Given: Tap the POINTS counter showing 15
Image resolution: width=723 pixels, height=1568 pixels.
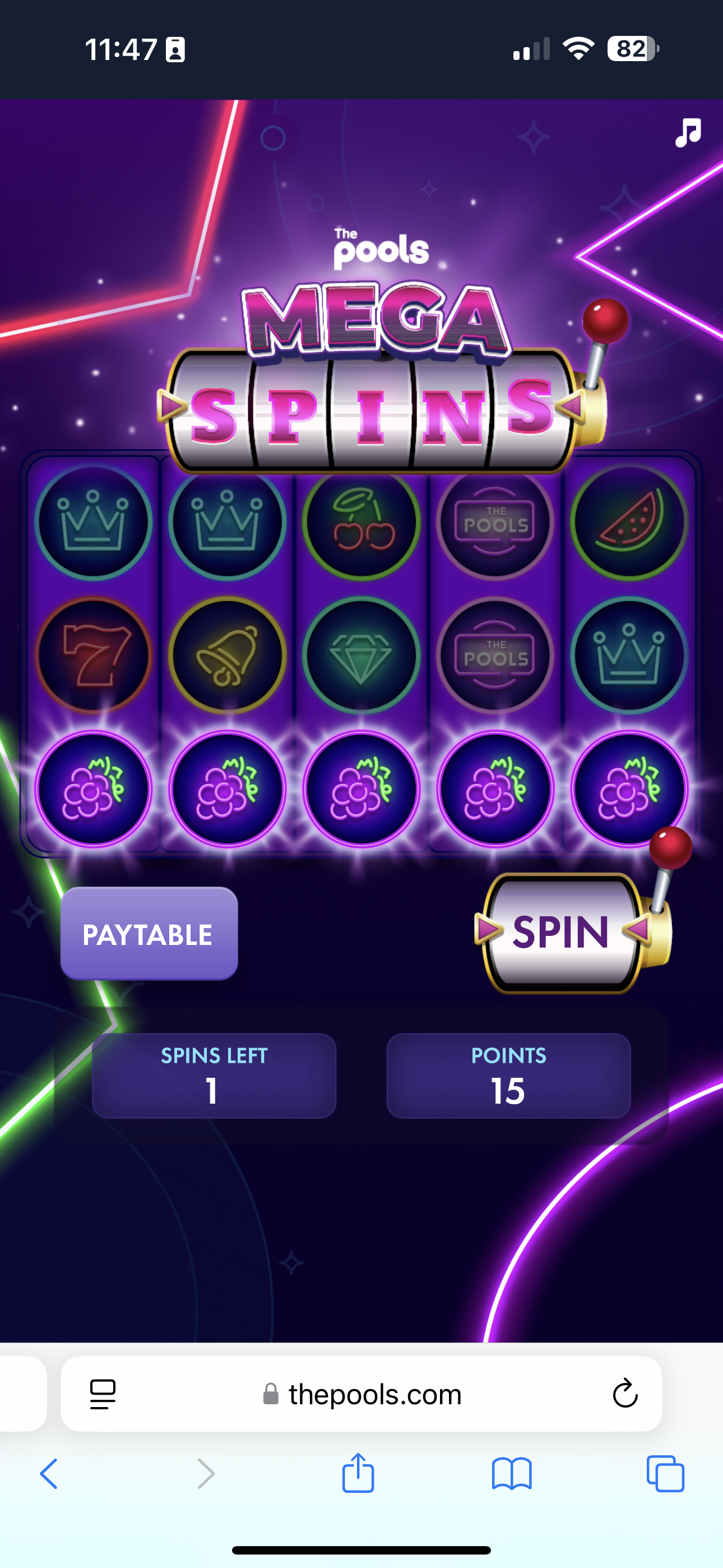Looking at the screenshot, I should (509, 1076).
